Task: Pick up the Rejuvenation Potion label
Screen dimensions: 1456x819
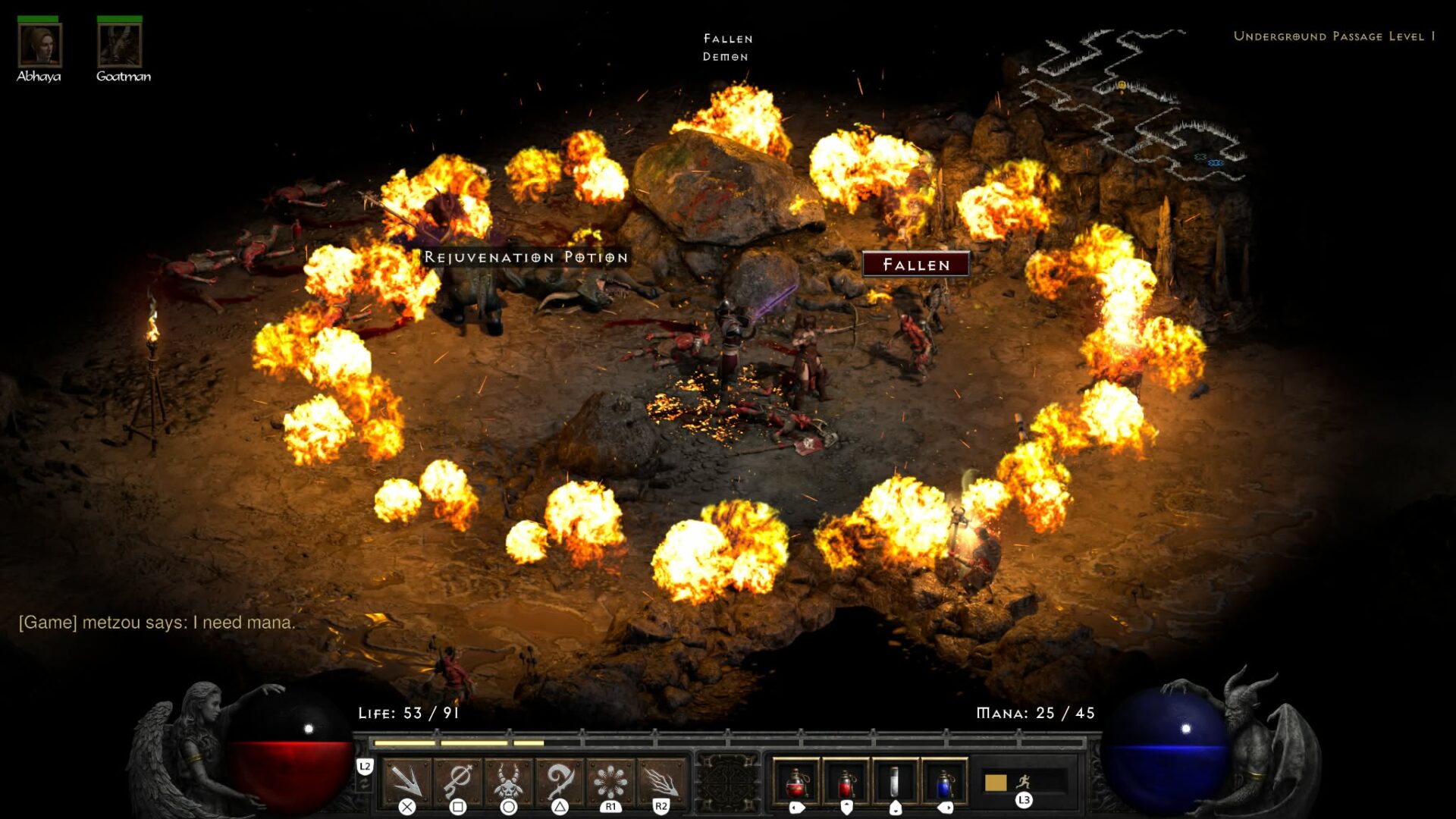Action: [x=526, y=258]
